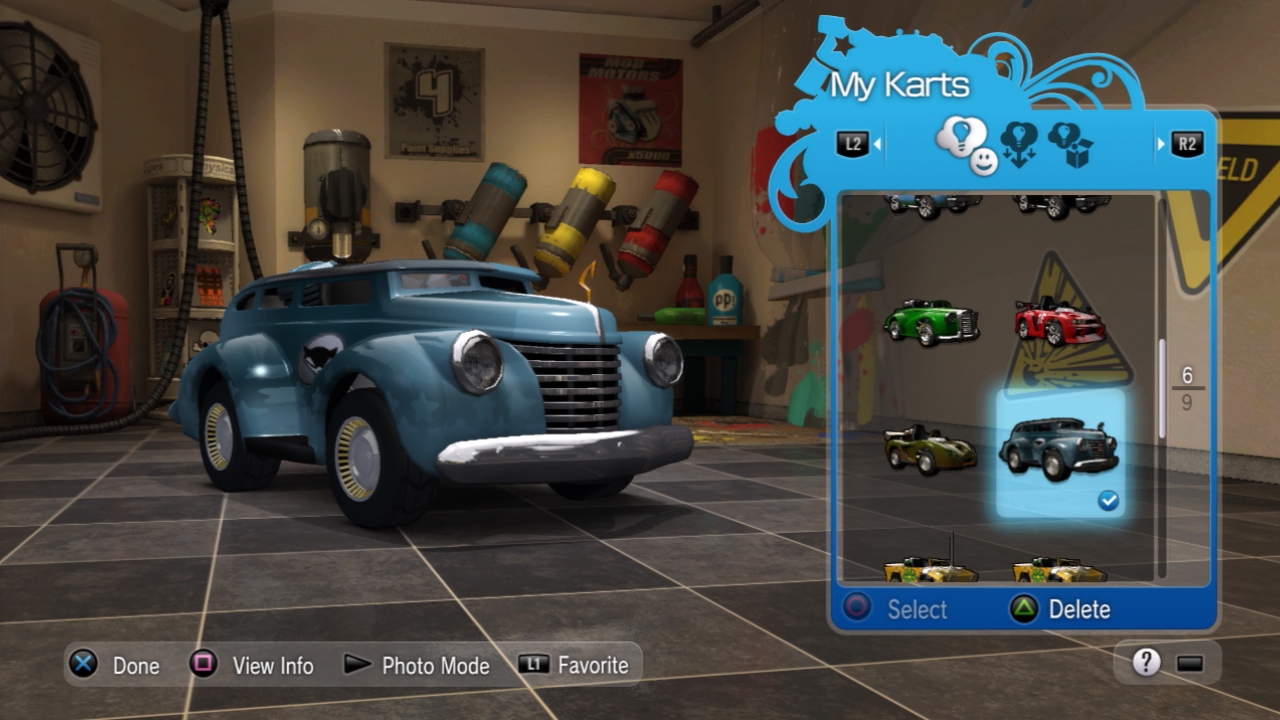The width and height of the screenshot is (1280, 720).
Task: Pick the olive yellow kart thumbnail
Action: pyautogui.click(x=930, y=449)
